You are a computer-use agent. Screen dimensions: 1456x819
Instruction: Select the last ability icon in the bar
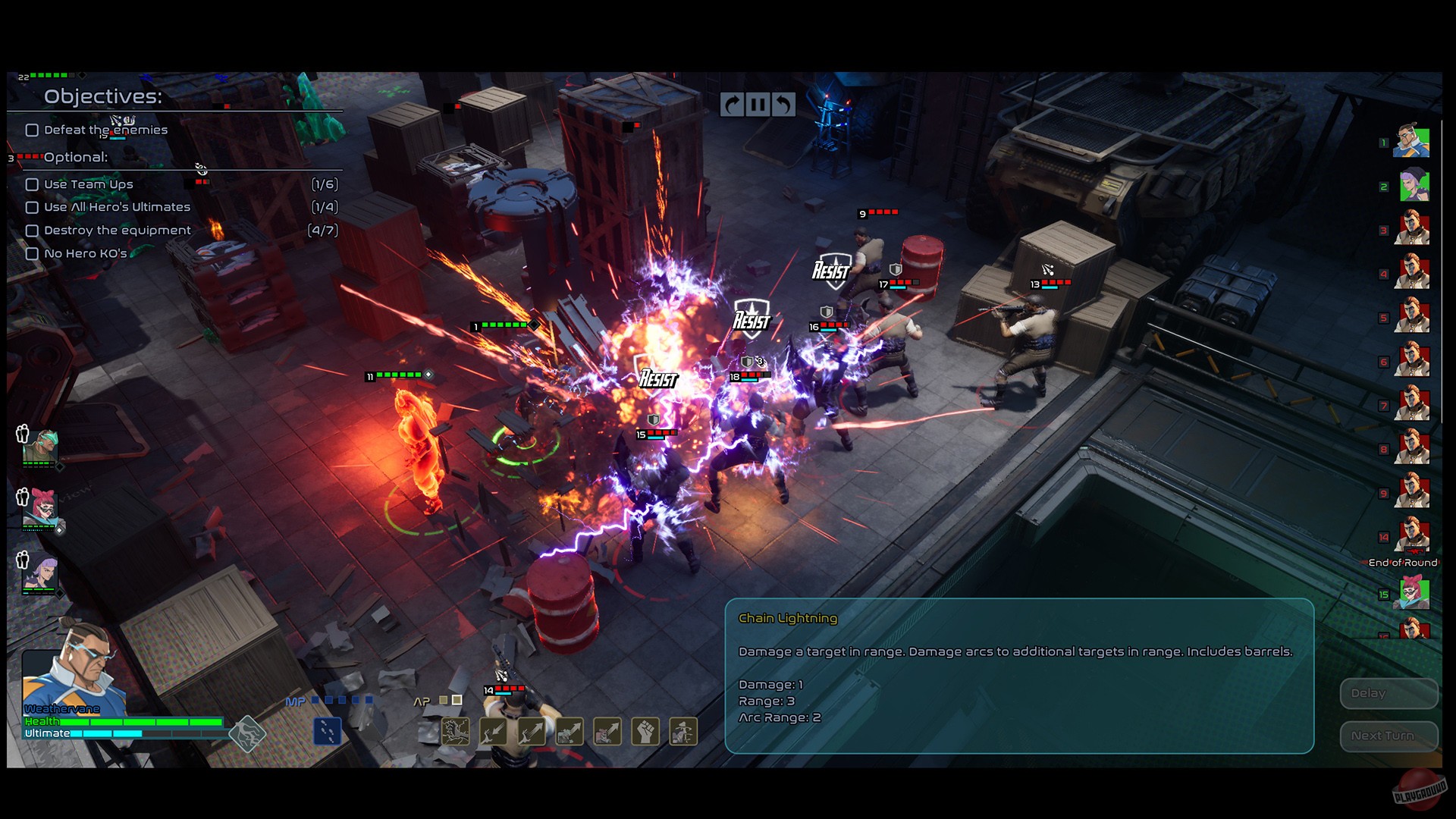[x=683, y=731]
